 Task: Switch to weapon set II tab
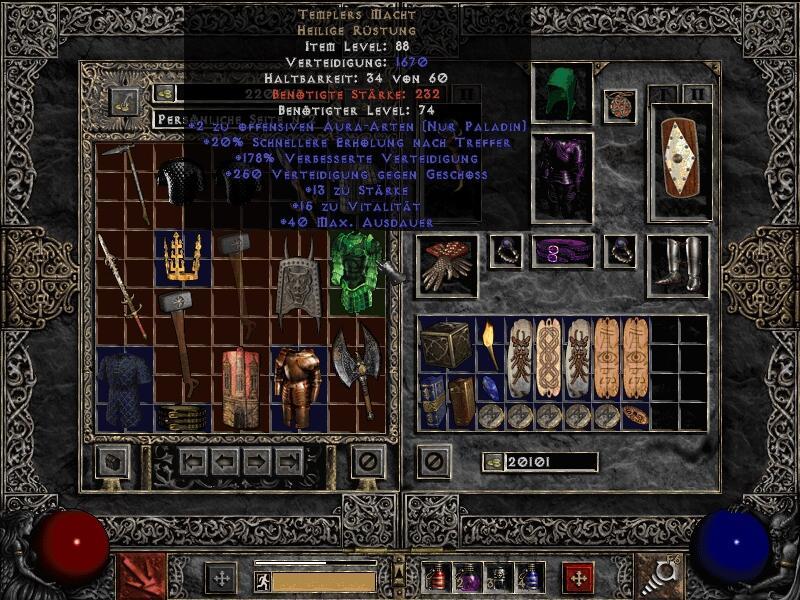(x=699, y=94)
